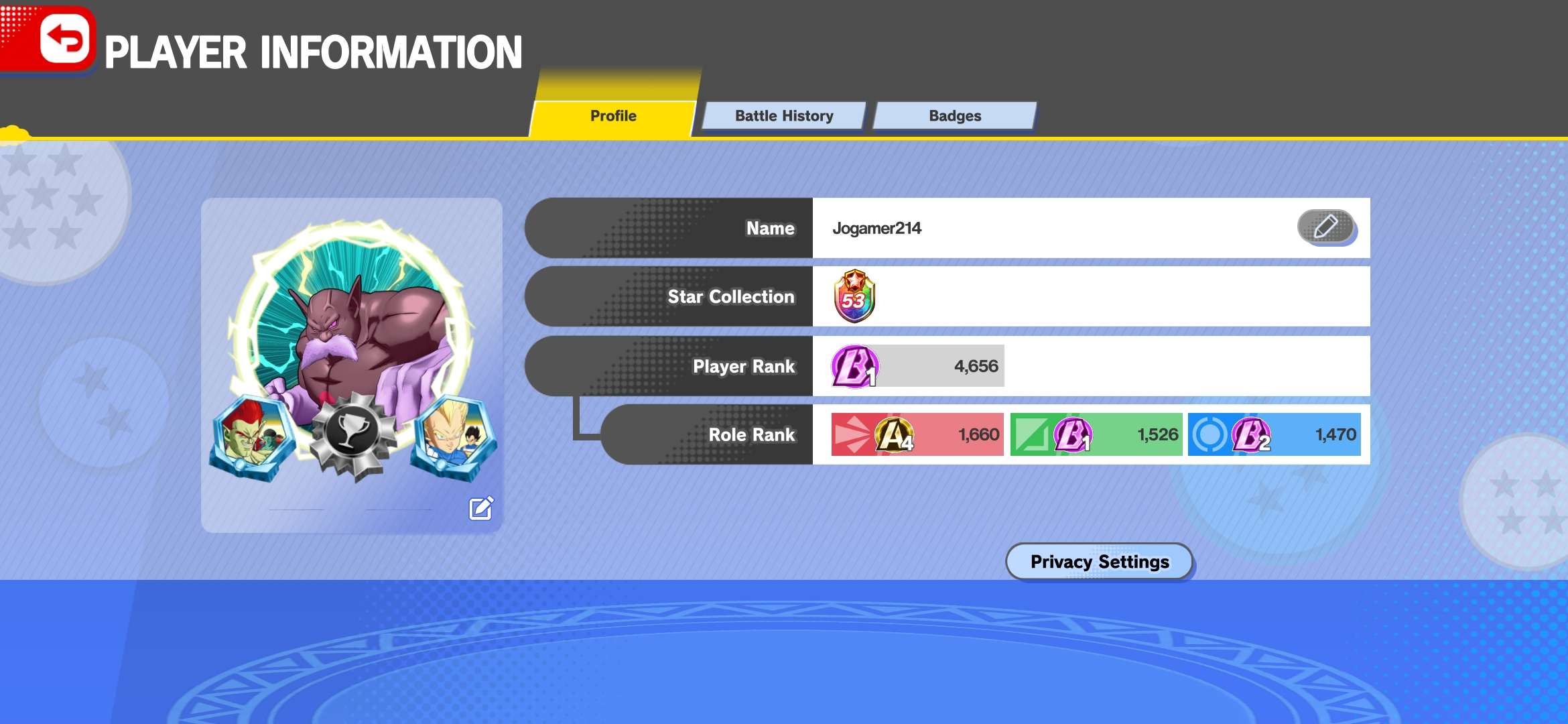Open the Badges tab
This screenshot has height=724, width=1568.
coord(954,116)
